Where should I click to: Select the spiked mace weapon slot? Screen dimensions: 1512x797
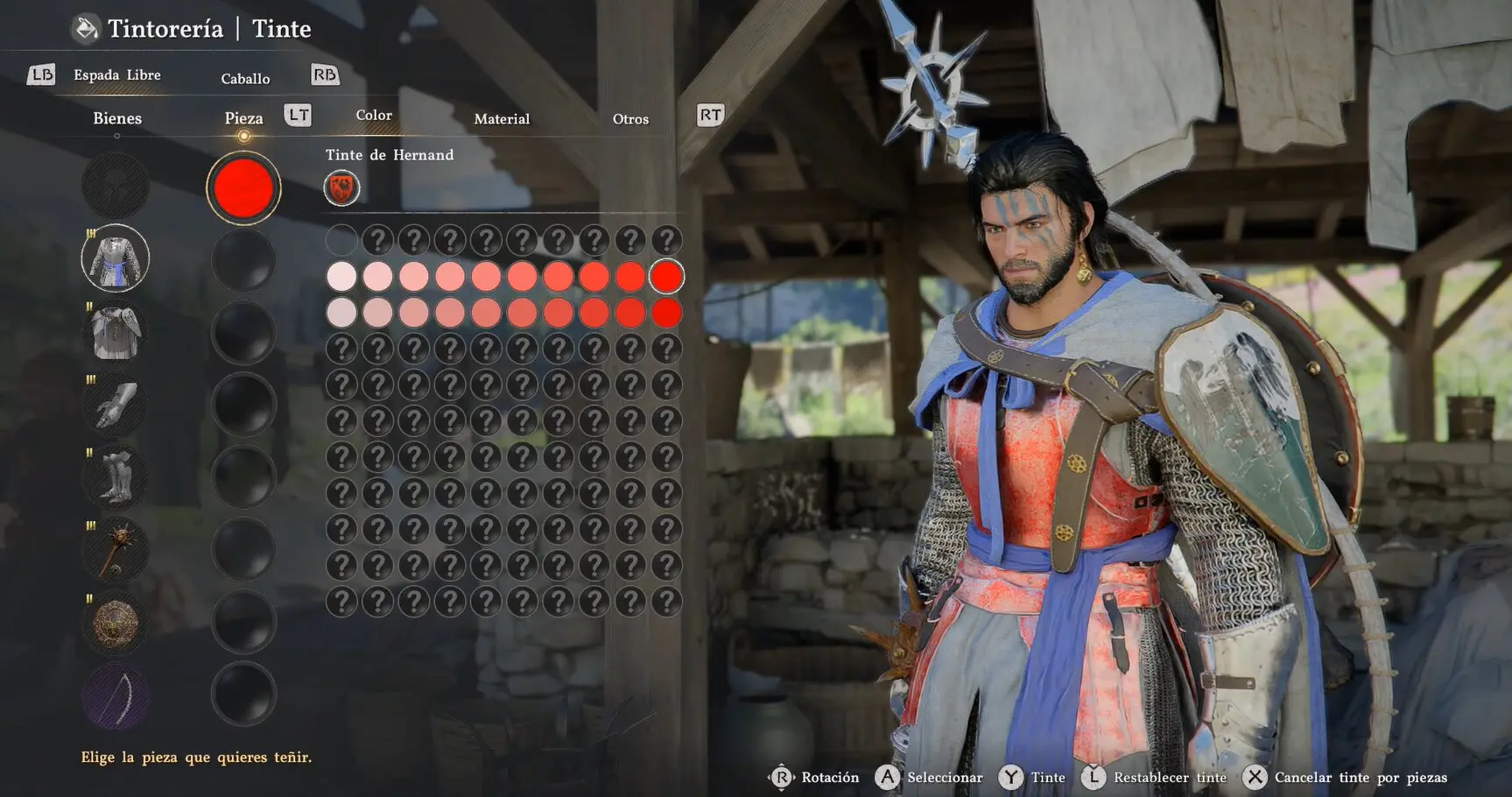pos(116,551)
